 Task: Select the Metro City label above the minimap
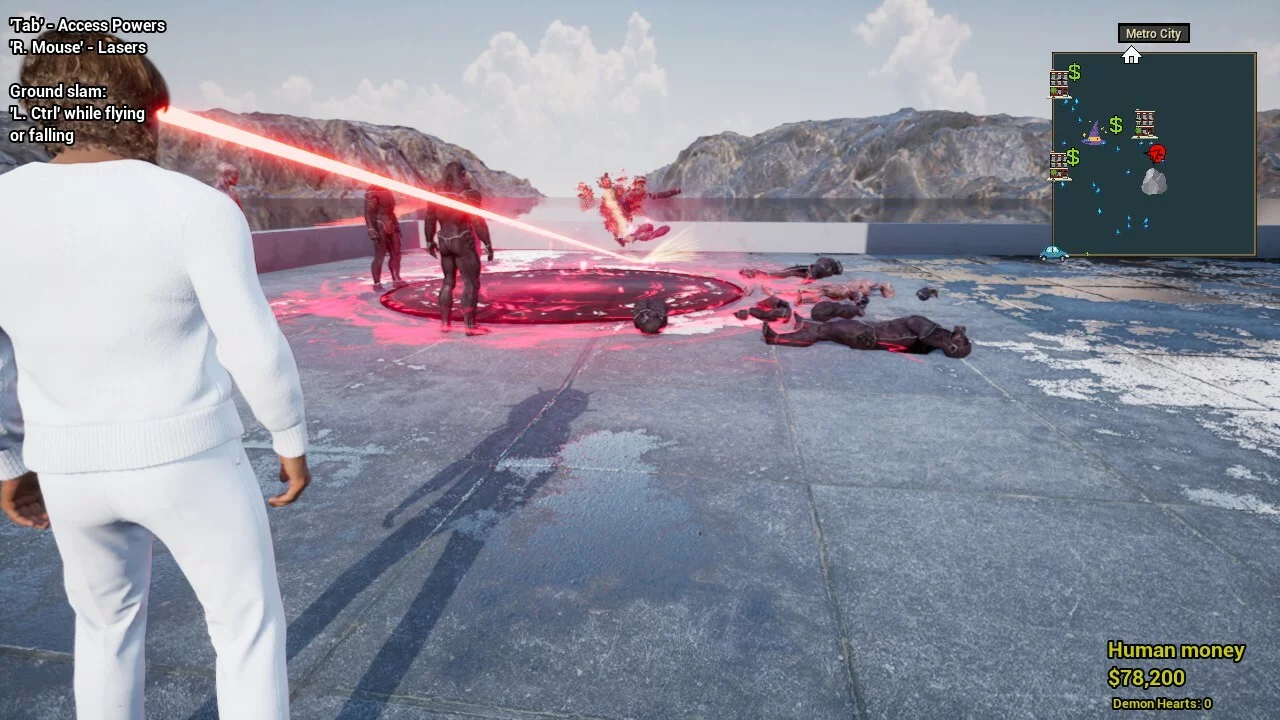(x=1153, y=34)
